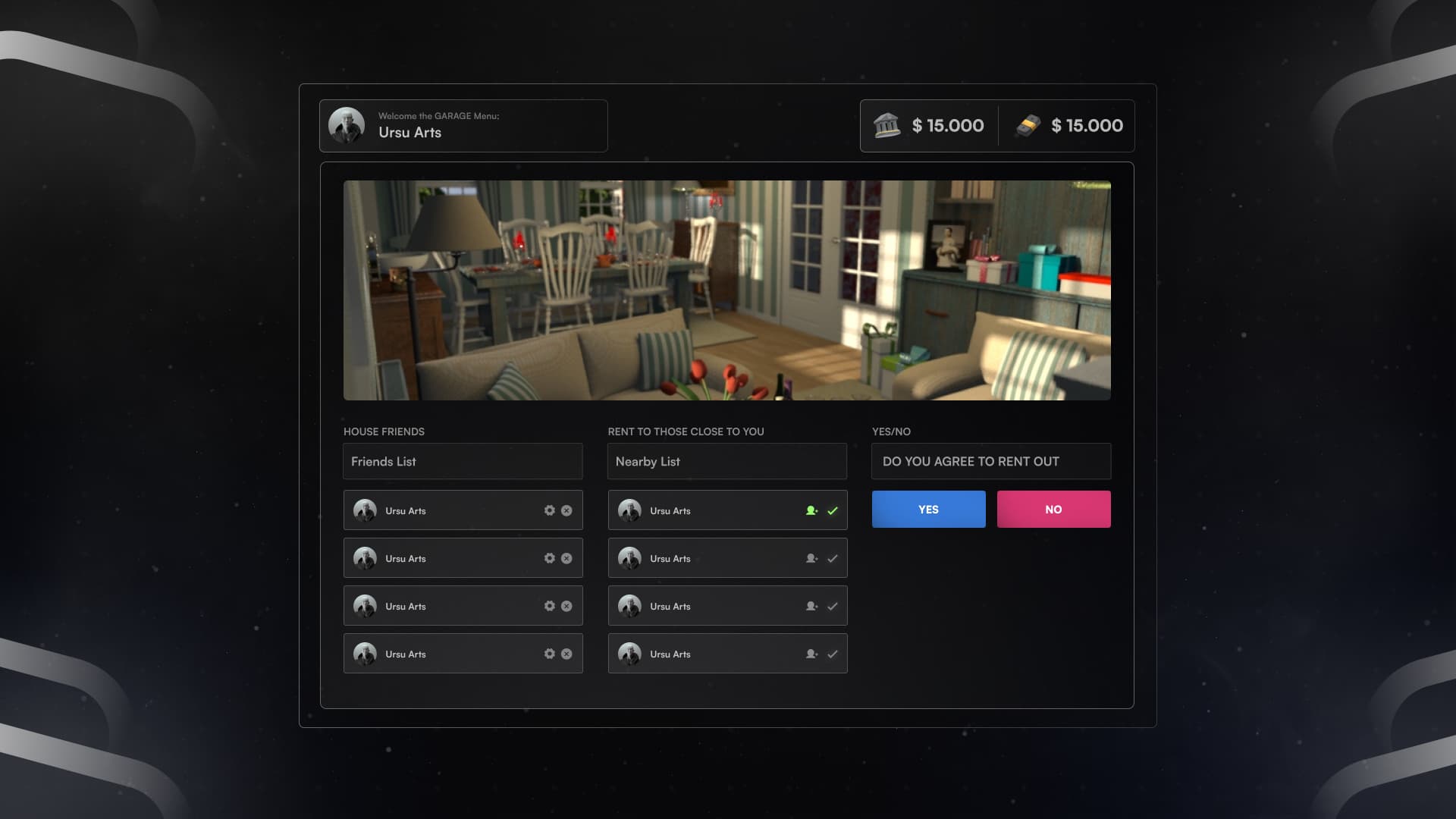Open settings gear on last friend entry

coord(550,653)
